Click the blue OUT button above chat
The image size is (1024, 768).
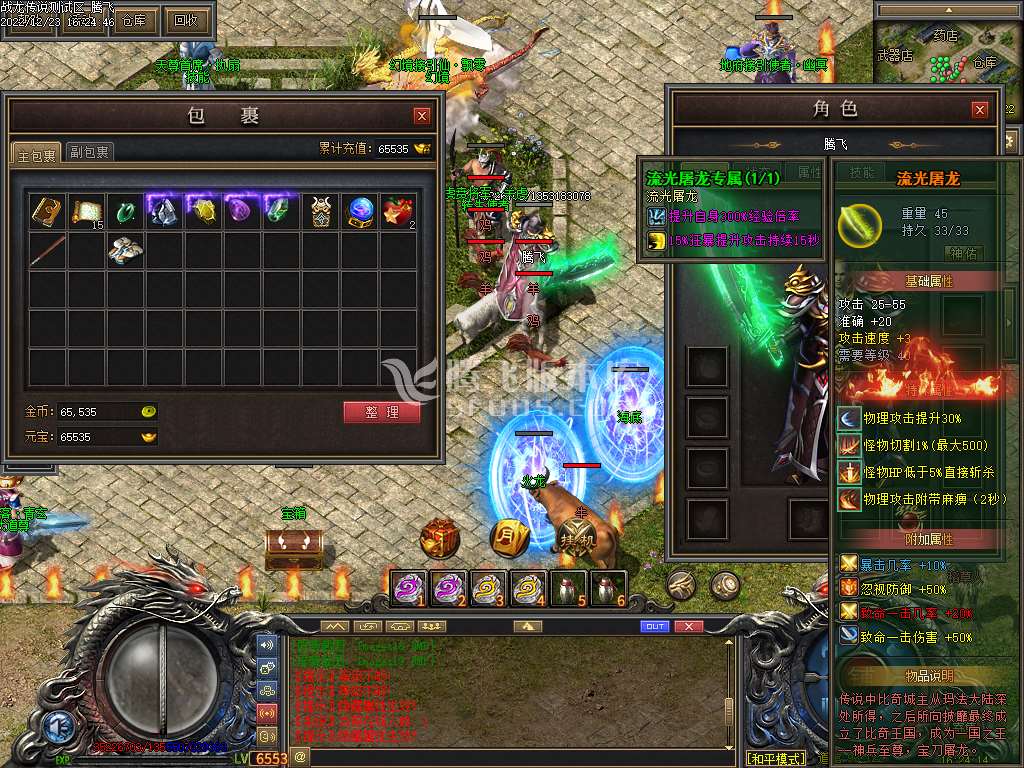[654, 626]
